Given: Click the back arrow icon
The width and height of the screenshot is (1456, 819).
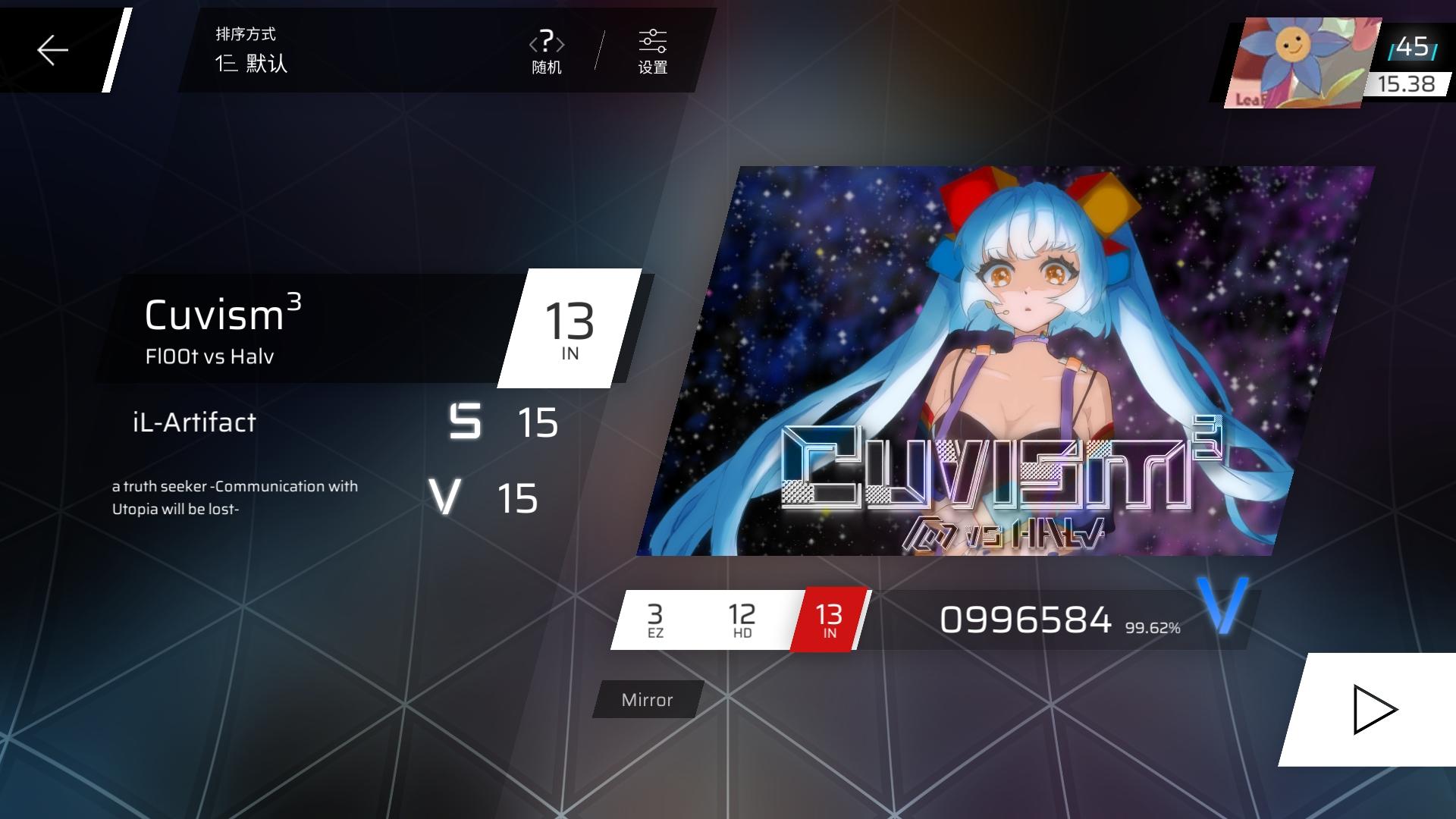Looking at the screenshot, I should [x=52, y=51].
